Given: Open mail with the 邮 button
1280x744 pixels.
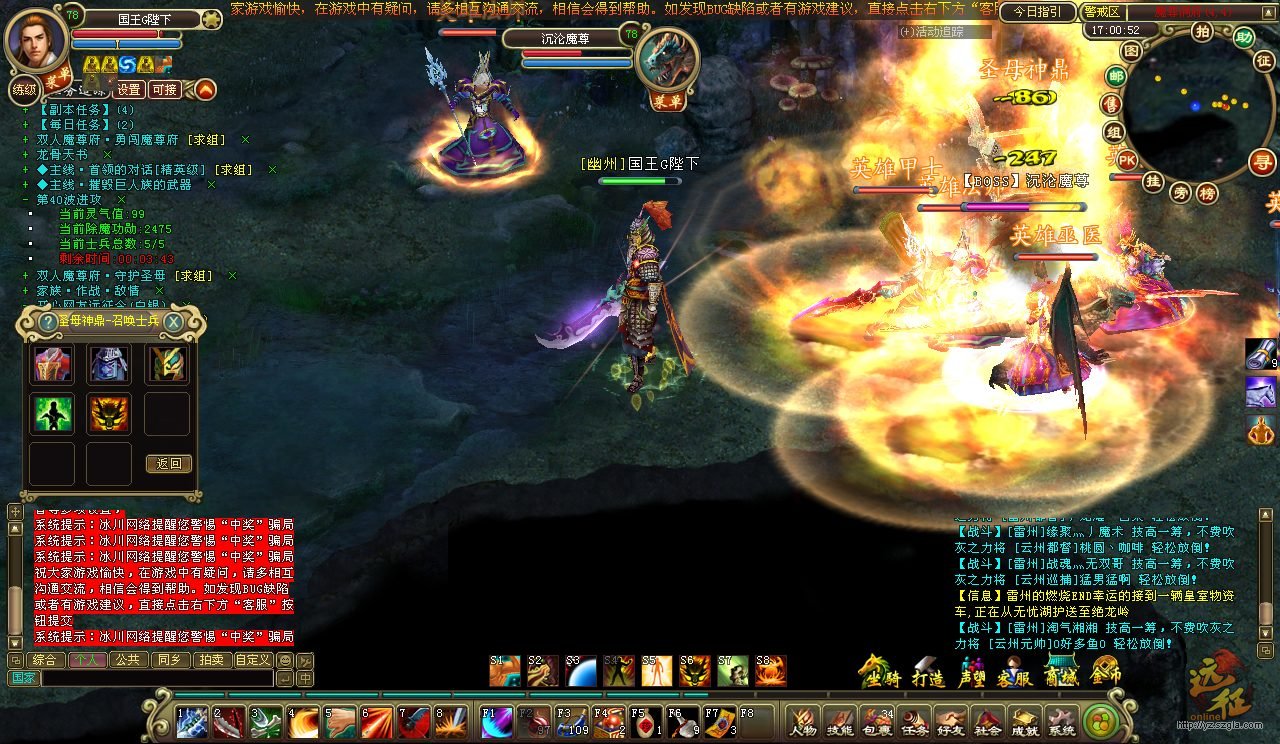Looking at the screenshot, I should pos(1116,76).
